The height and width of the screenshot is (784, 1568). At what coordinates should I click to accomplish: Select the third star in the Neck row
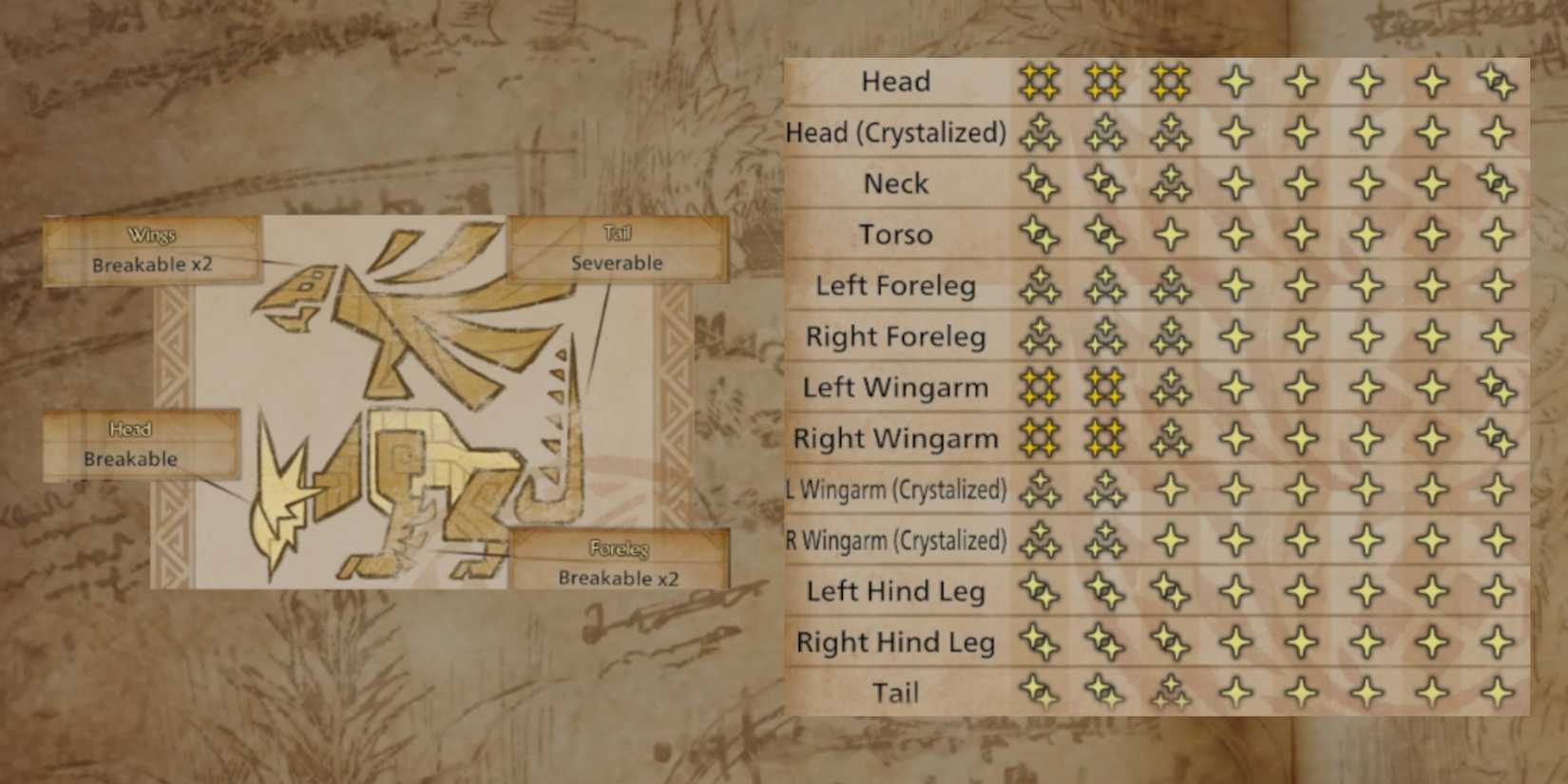click(x=1171, y=183)
